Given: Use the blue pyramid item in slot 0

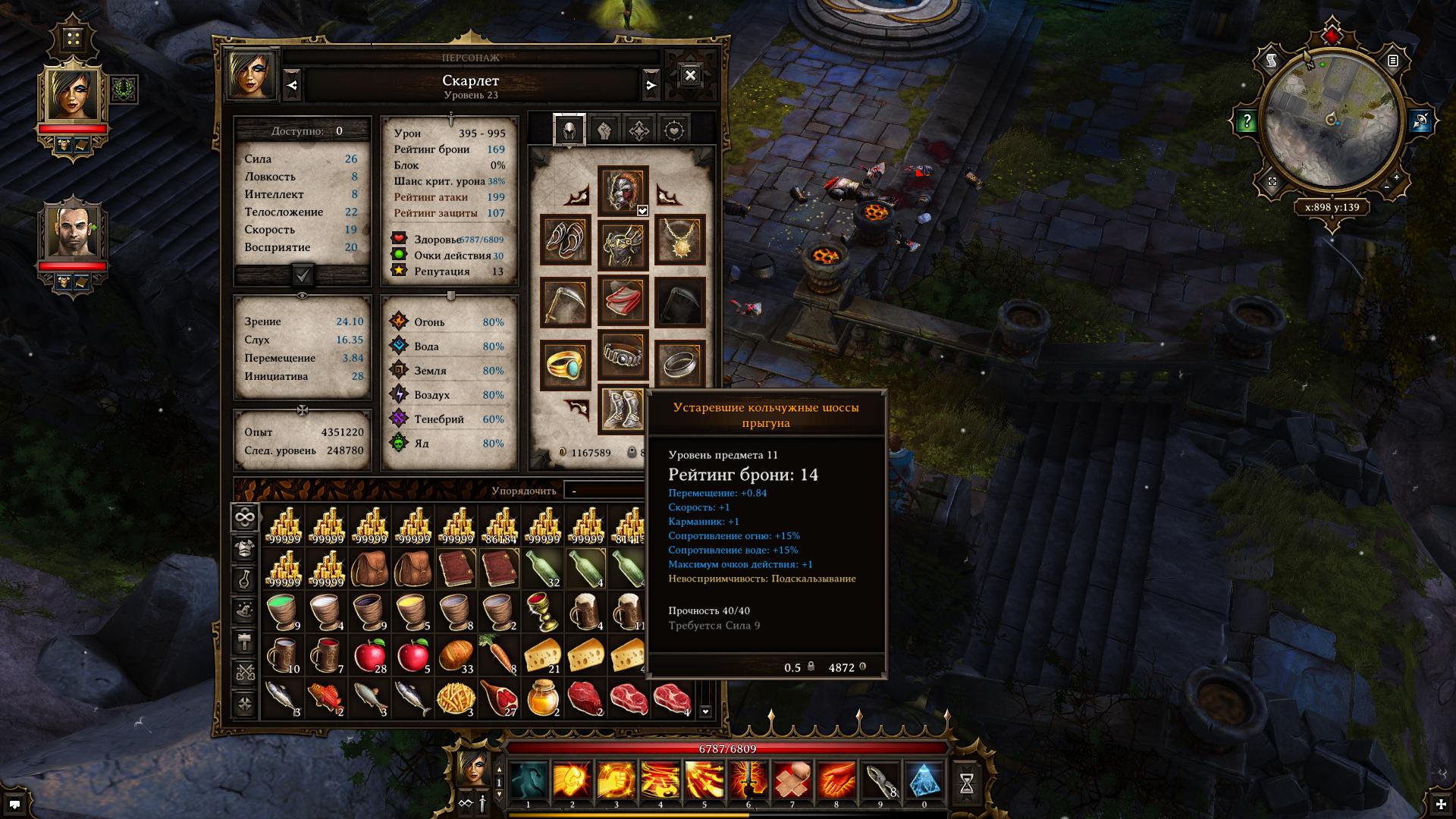Looking at the screenshot, I should (x=924, y=783).
